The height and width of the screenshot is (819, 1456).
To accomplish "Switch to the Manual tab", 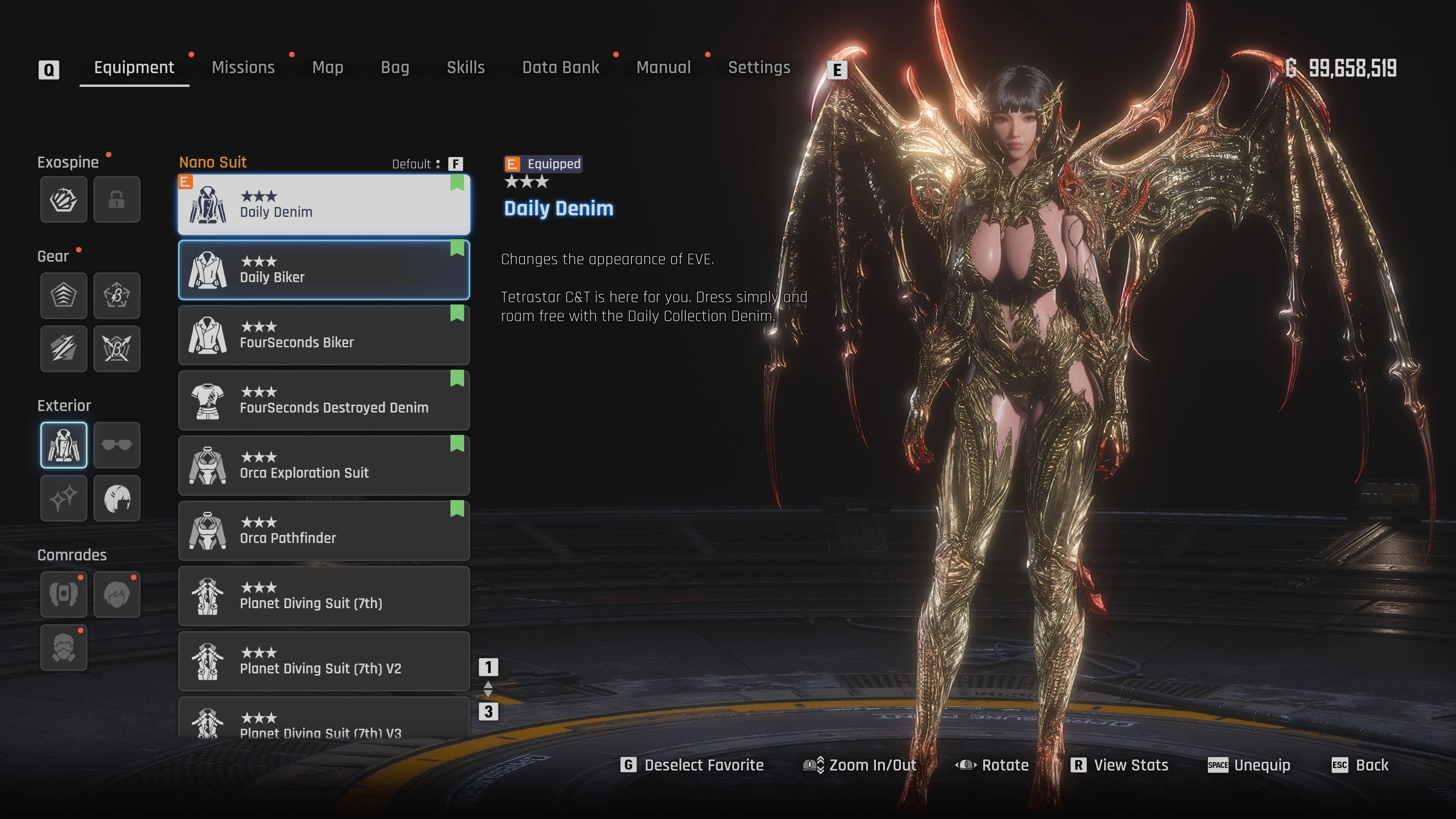I will click(x=664, y=68).
